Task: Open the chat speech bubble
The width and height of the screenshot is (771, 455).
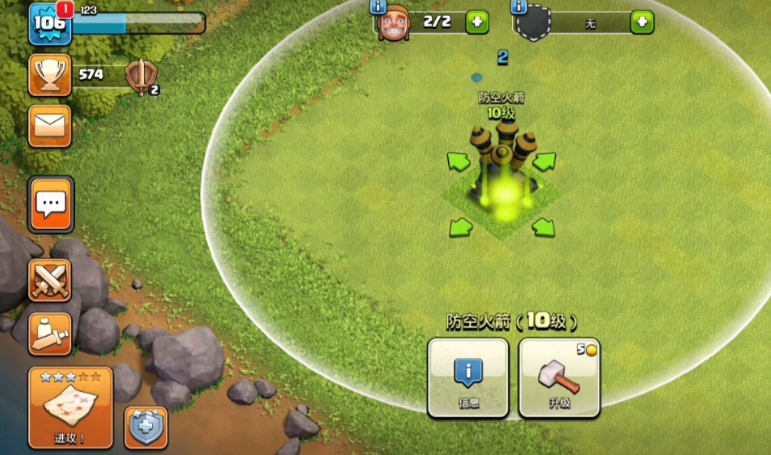Action: pyautogui.click(x=49, y=205)
